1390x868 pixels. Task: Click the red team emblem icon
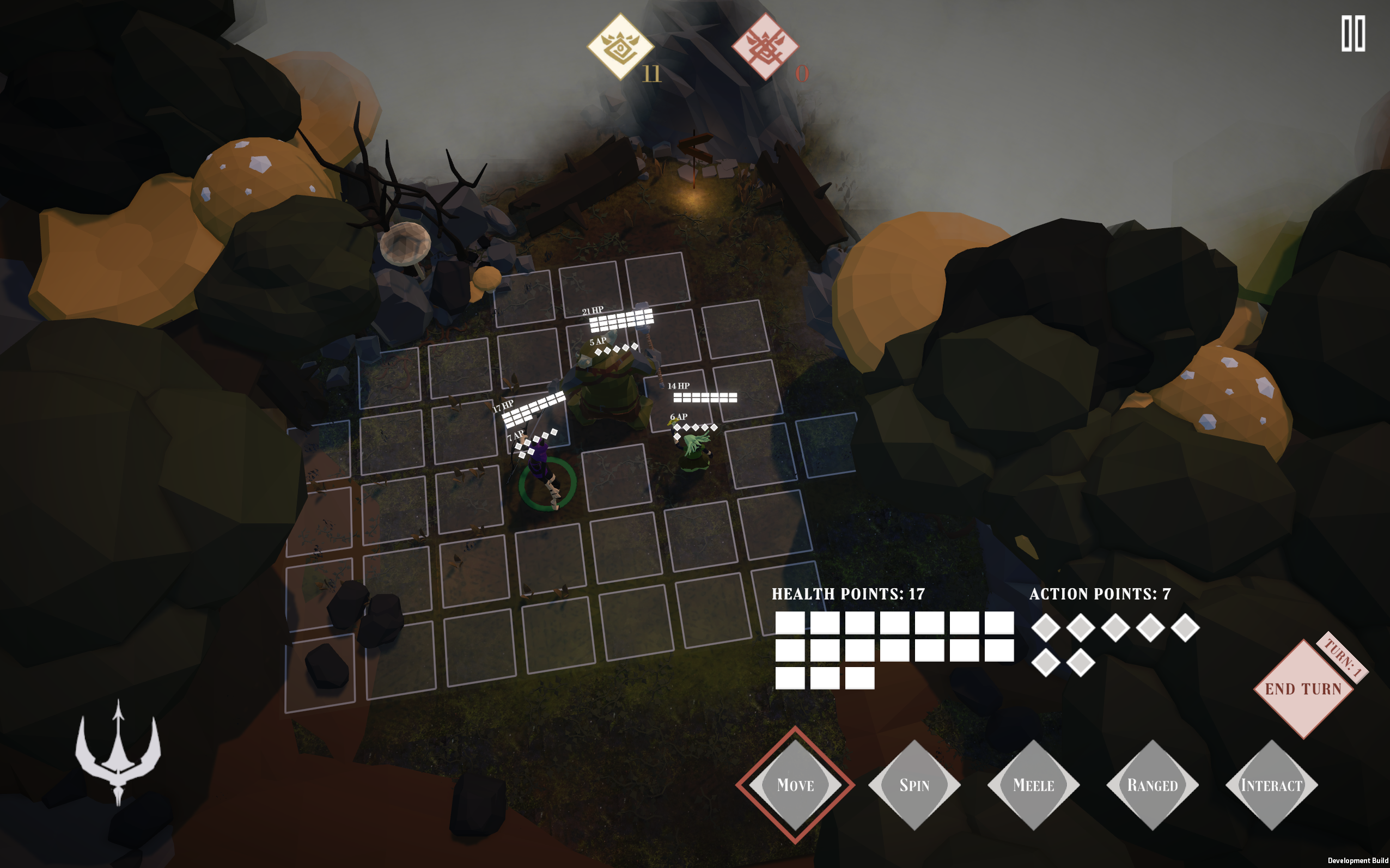coord(765,46)
